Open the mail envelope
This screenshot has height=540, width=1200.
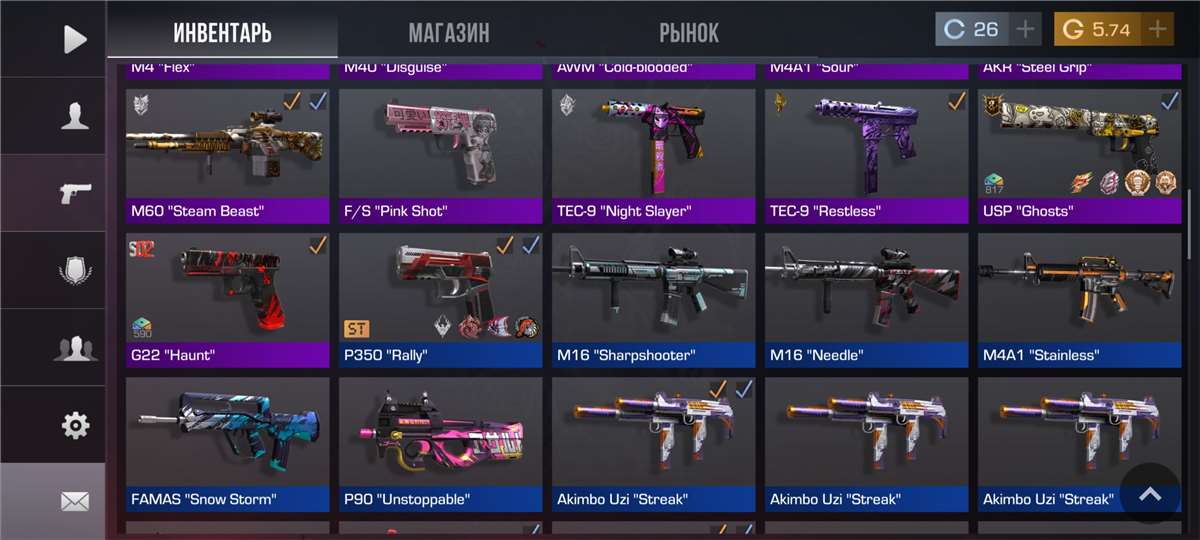[x=74, y=501]
